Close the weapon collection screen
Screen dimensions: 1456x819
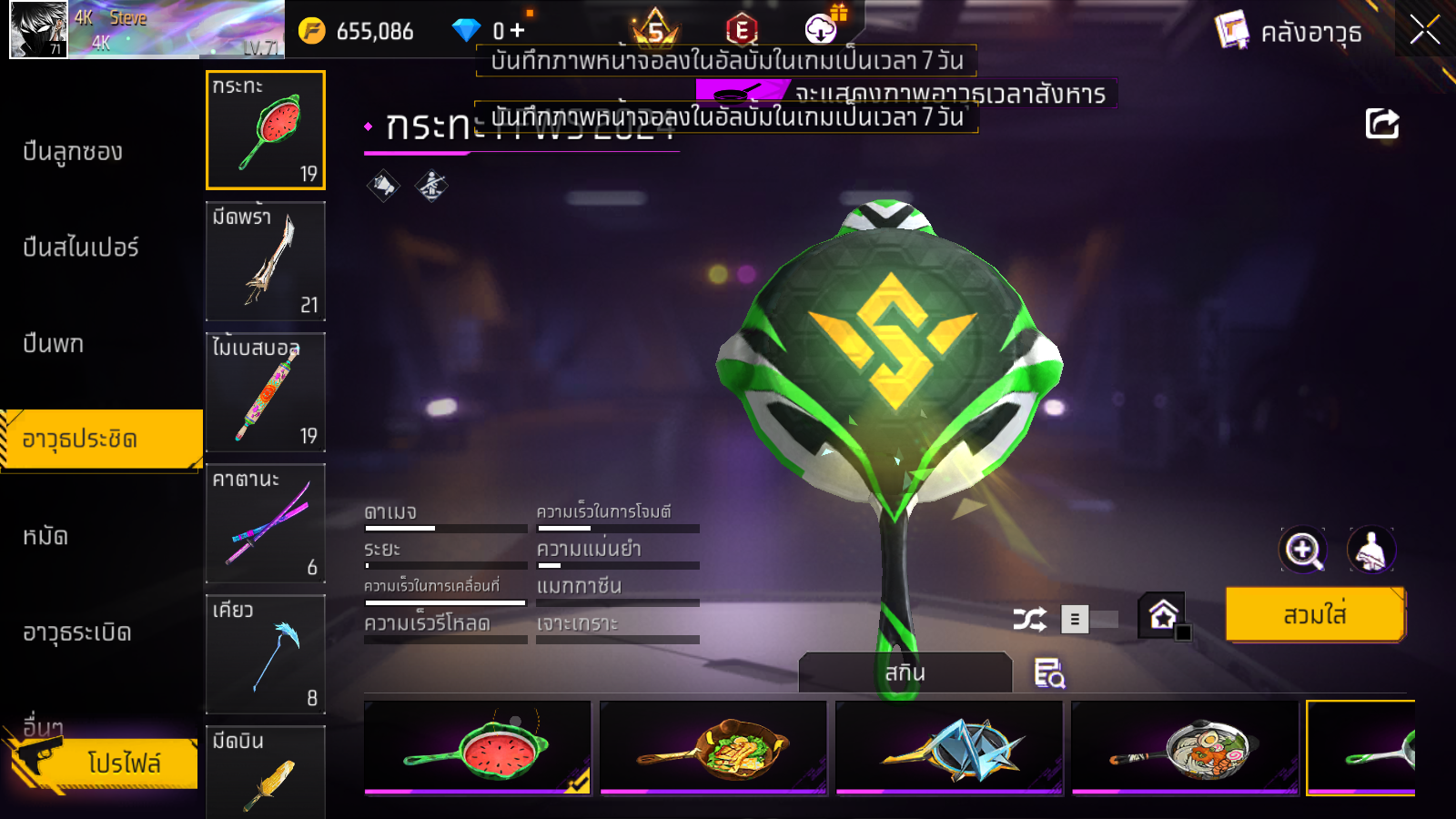1424,30
